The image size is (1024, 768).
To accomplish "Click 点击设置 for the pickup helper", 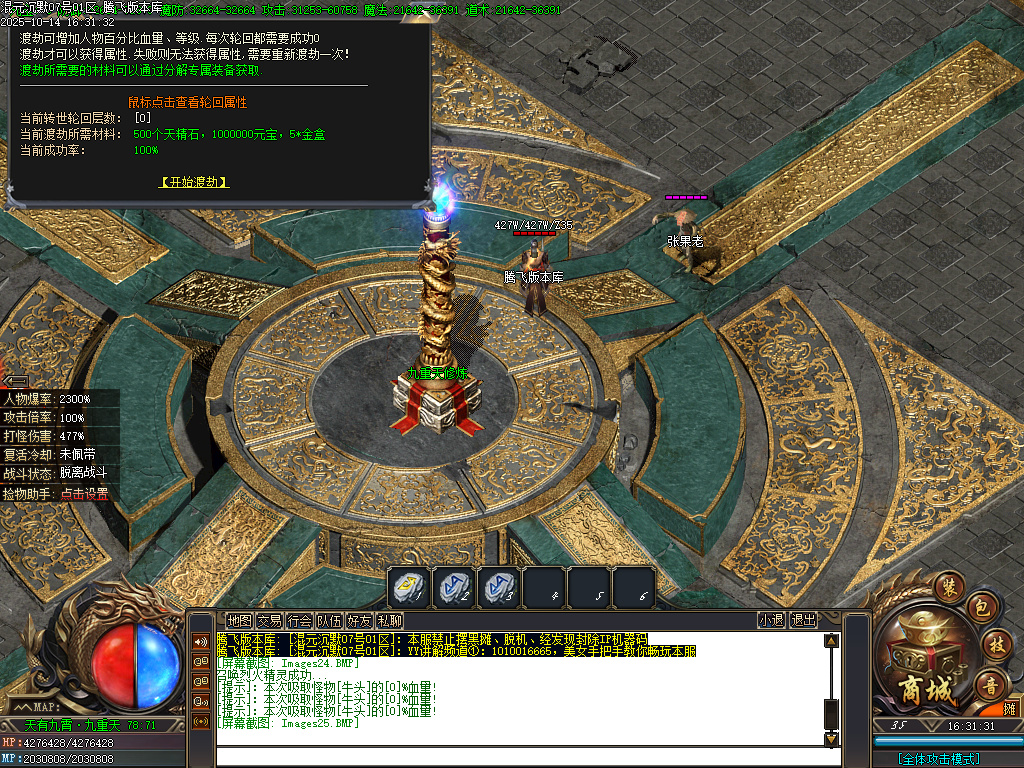I will pyautogui.click(x=84, y=494).
